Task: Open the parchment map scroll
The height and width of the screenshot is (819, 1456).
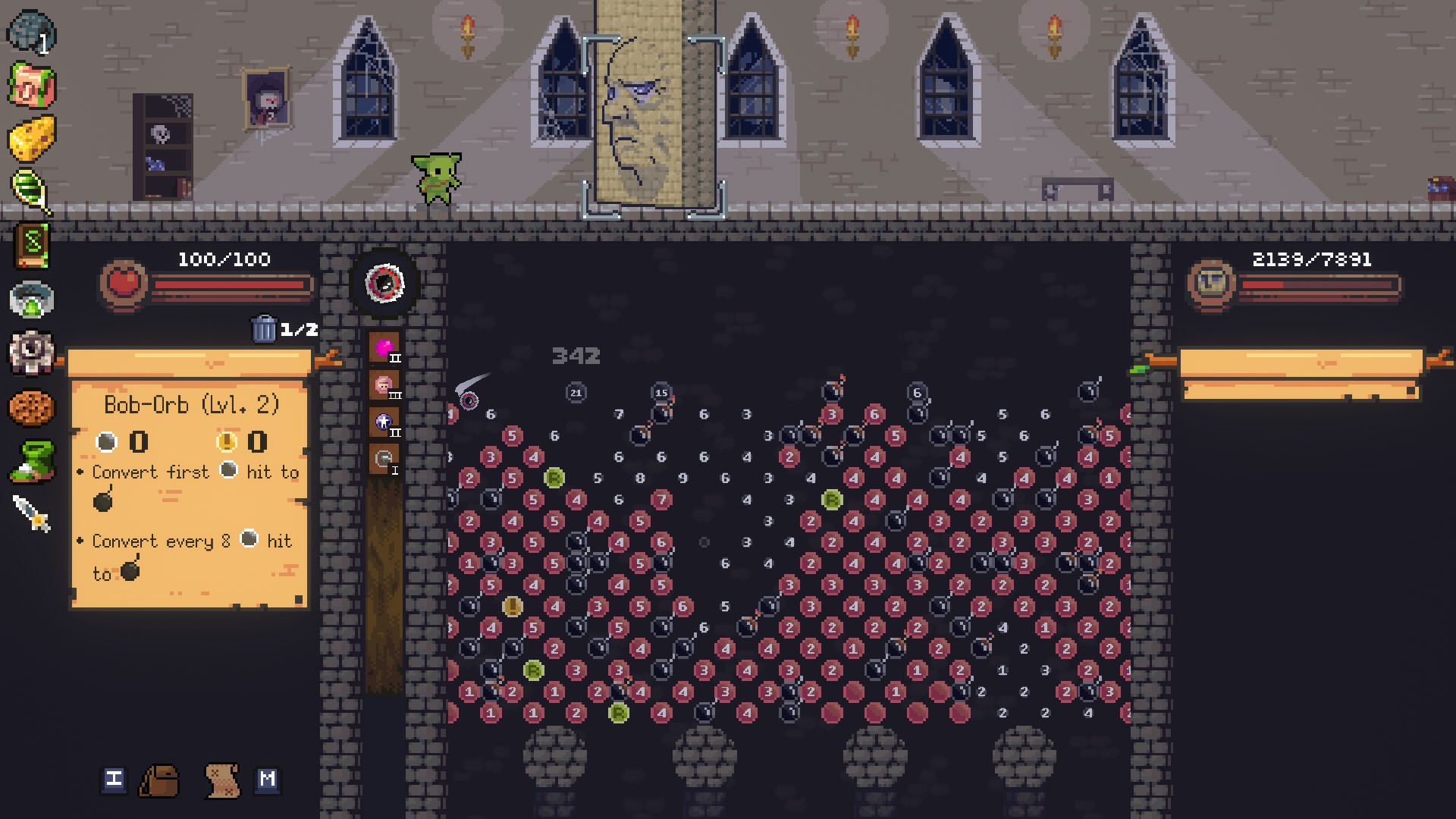Action: click(x=223, y=780)
